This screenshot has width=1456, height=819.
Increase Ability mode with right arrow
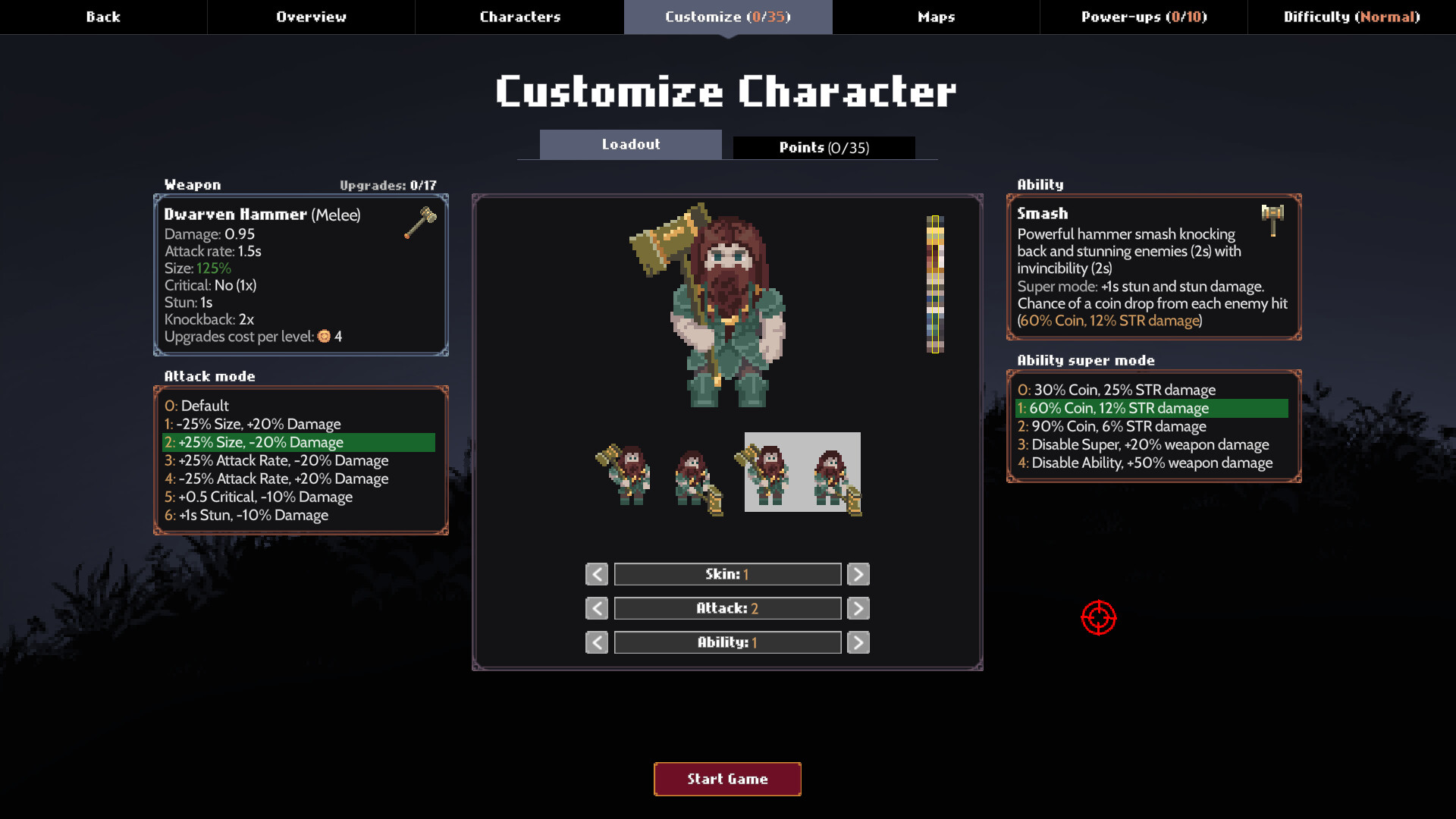pos(858,642)
